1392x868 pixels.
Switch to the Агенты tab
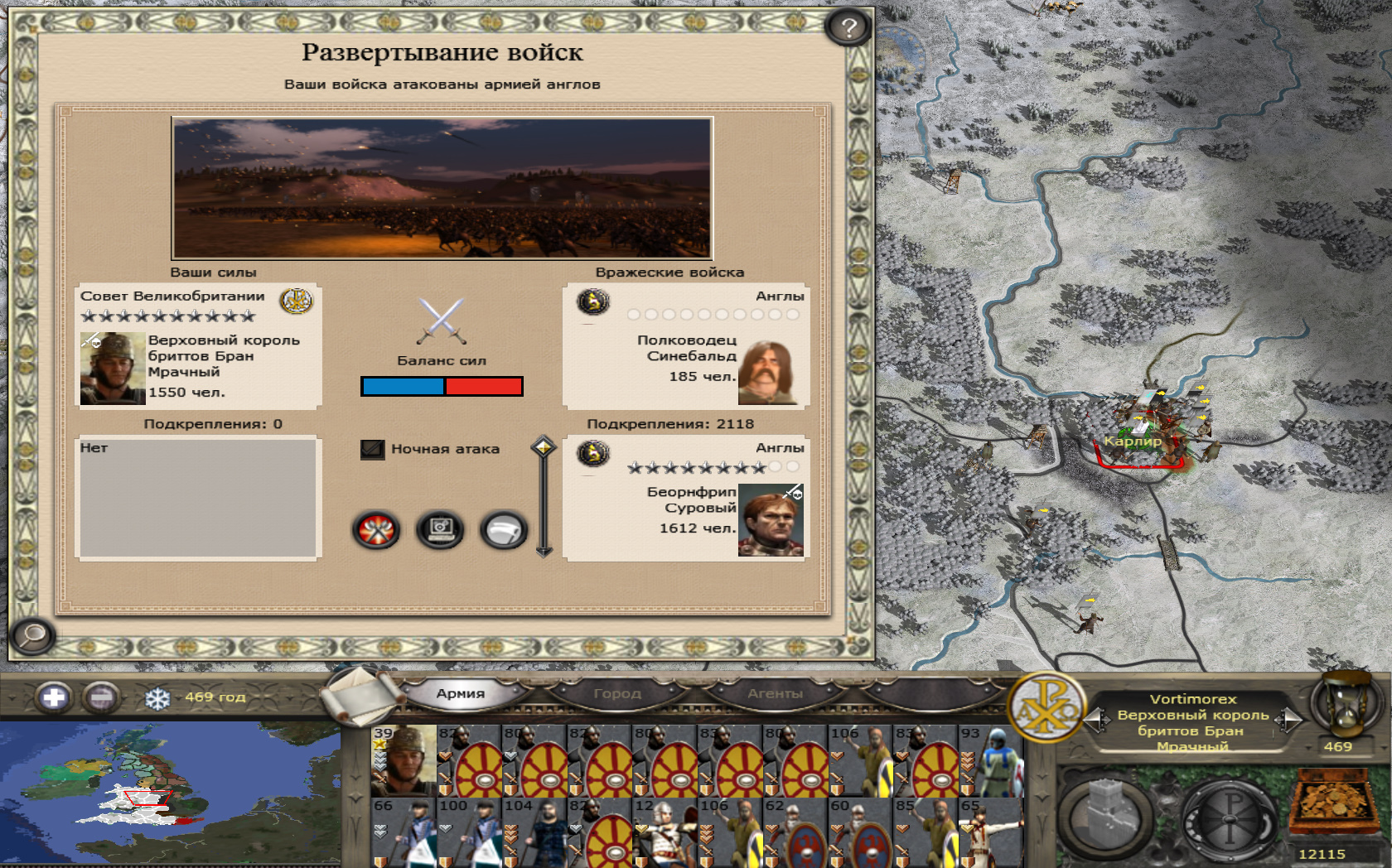775,693
